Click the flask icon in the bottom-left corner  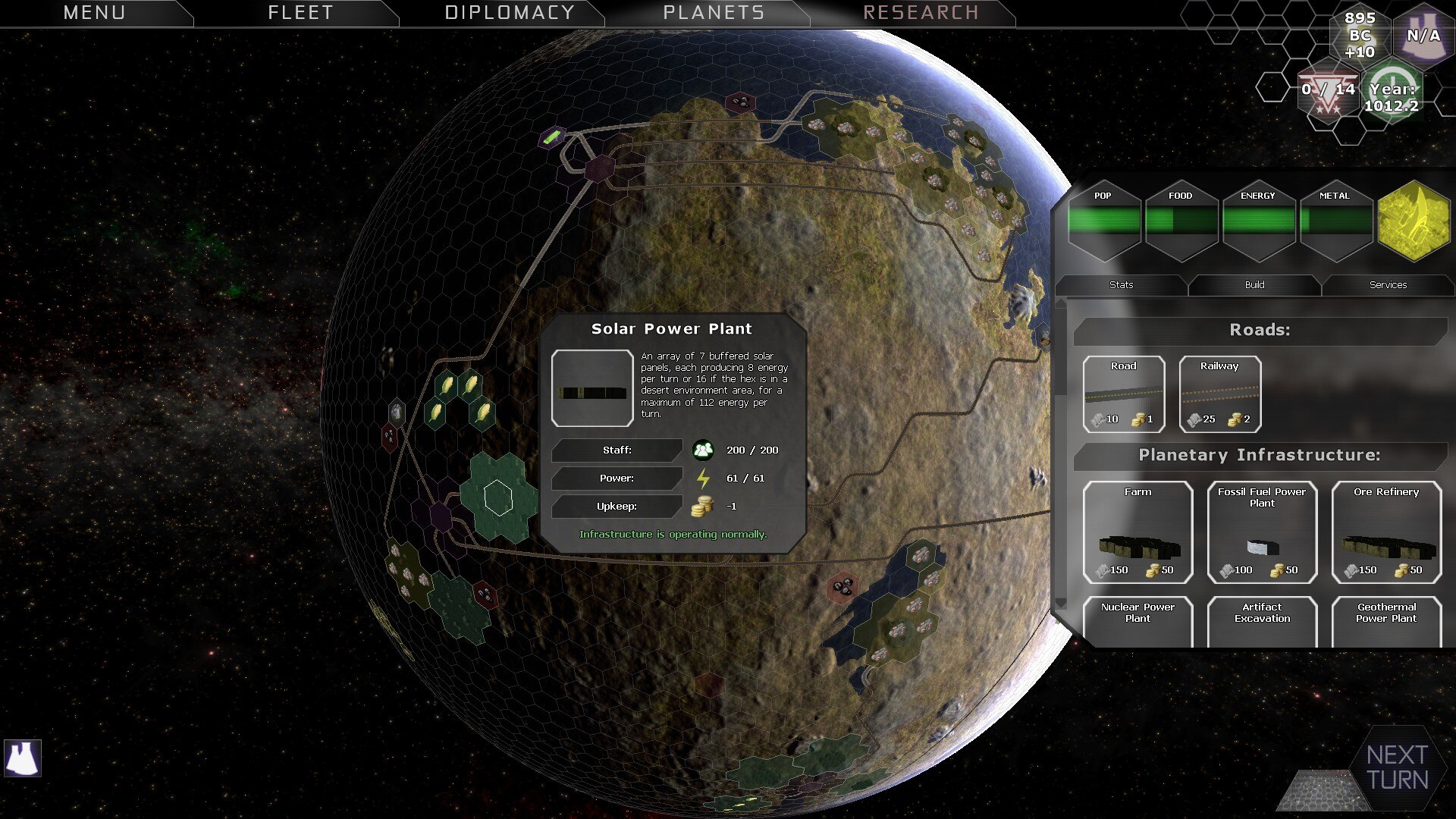point(23,758)
